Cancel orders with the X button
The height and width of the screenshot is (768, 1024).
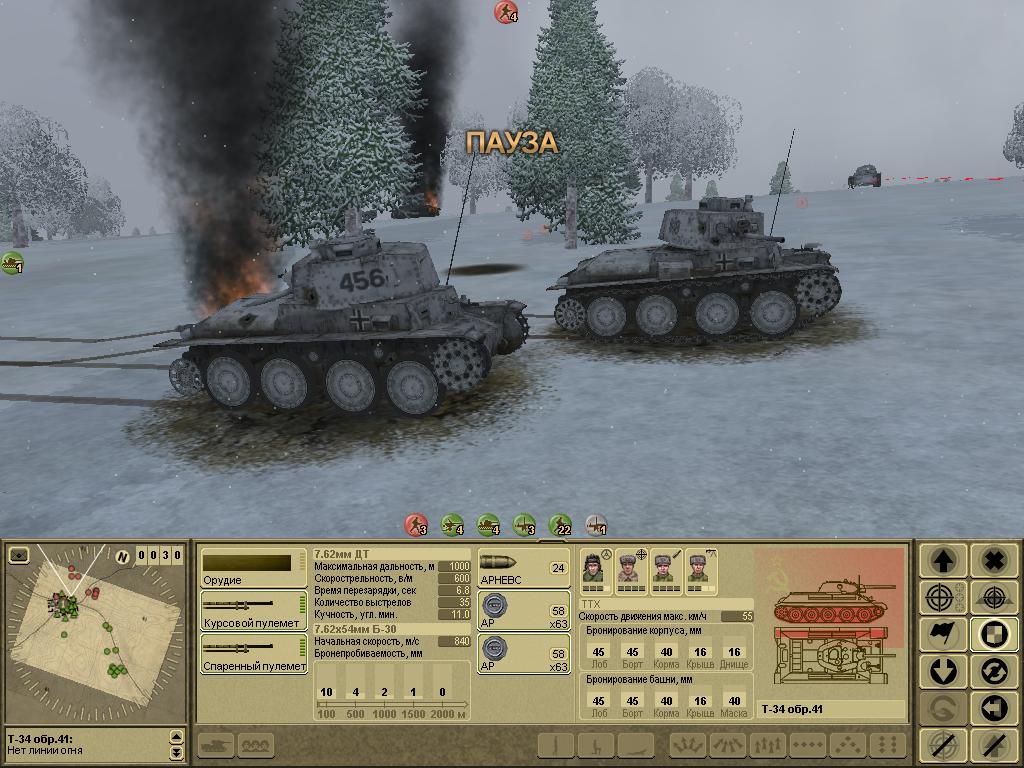pos(993,562)
